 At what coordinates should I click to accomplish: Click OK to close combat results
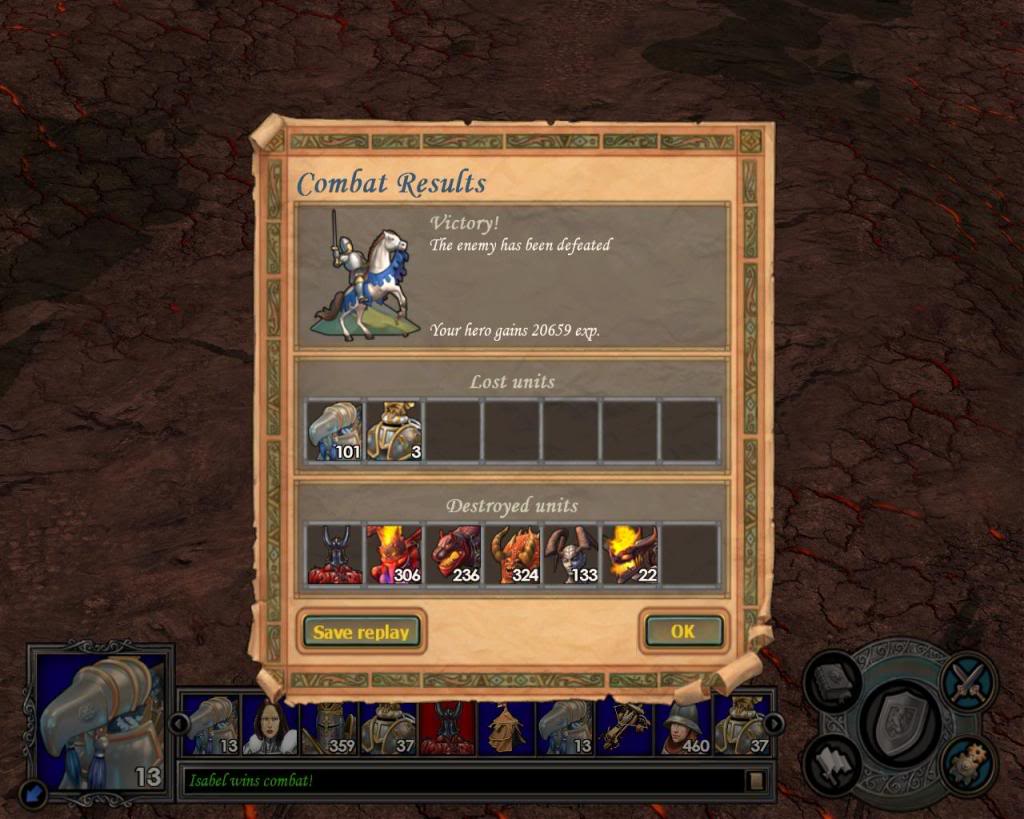click(x=683, y=632)
